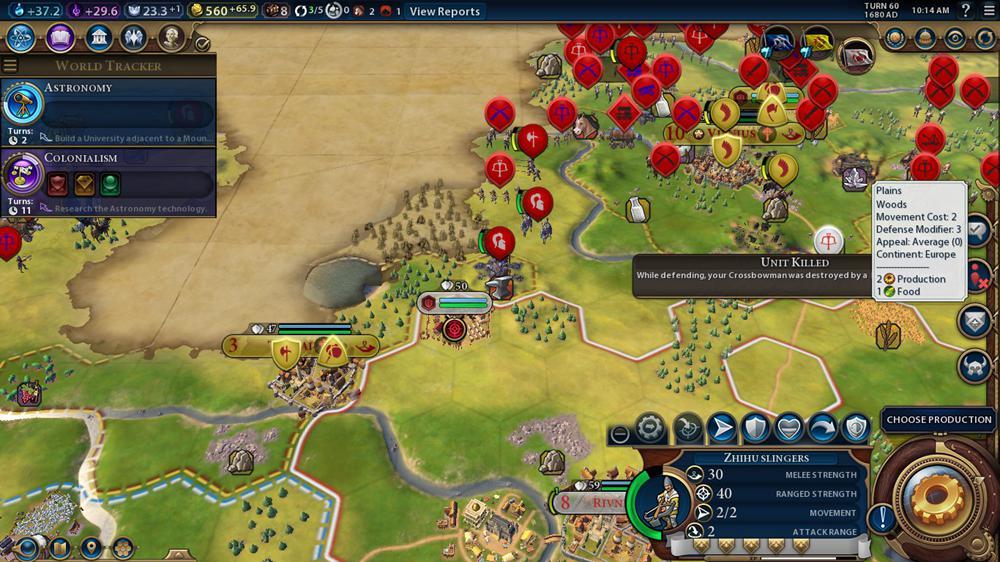Activate the Fortify shield unit action
This screenshot has width=1000, height=562.
point(755,428)
